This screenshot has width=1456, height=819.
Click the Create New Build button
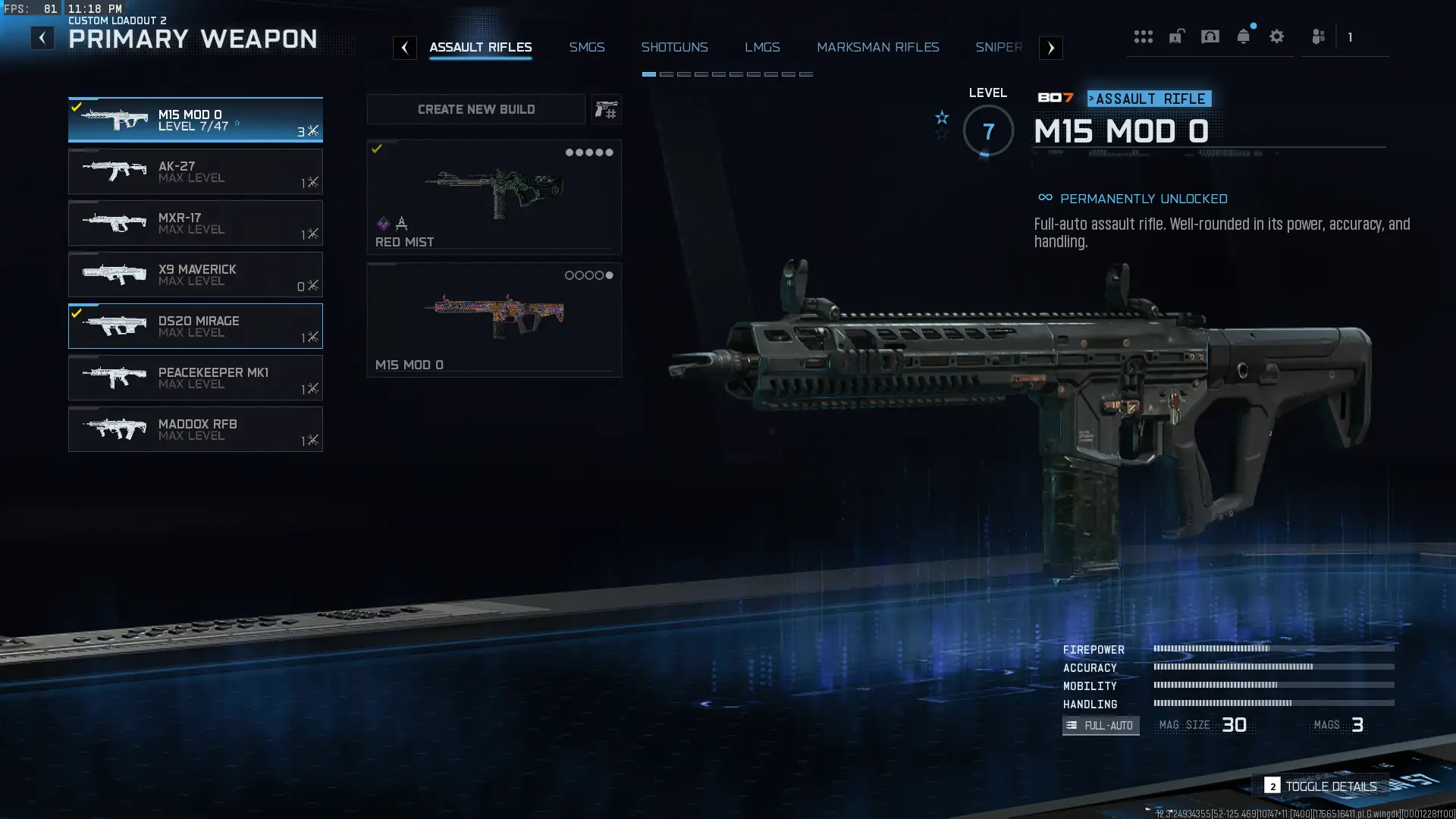tap(475, 109)
